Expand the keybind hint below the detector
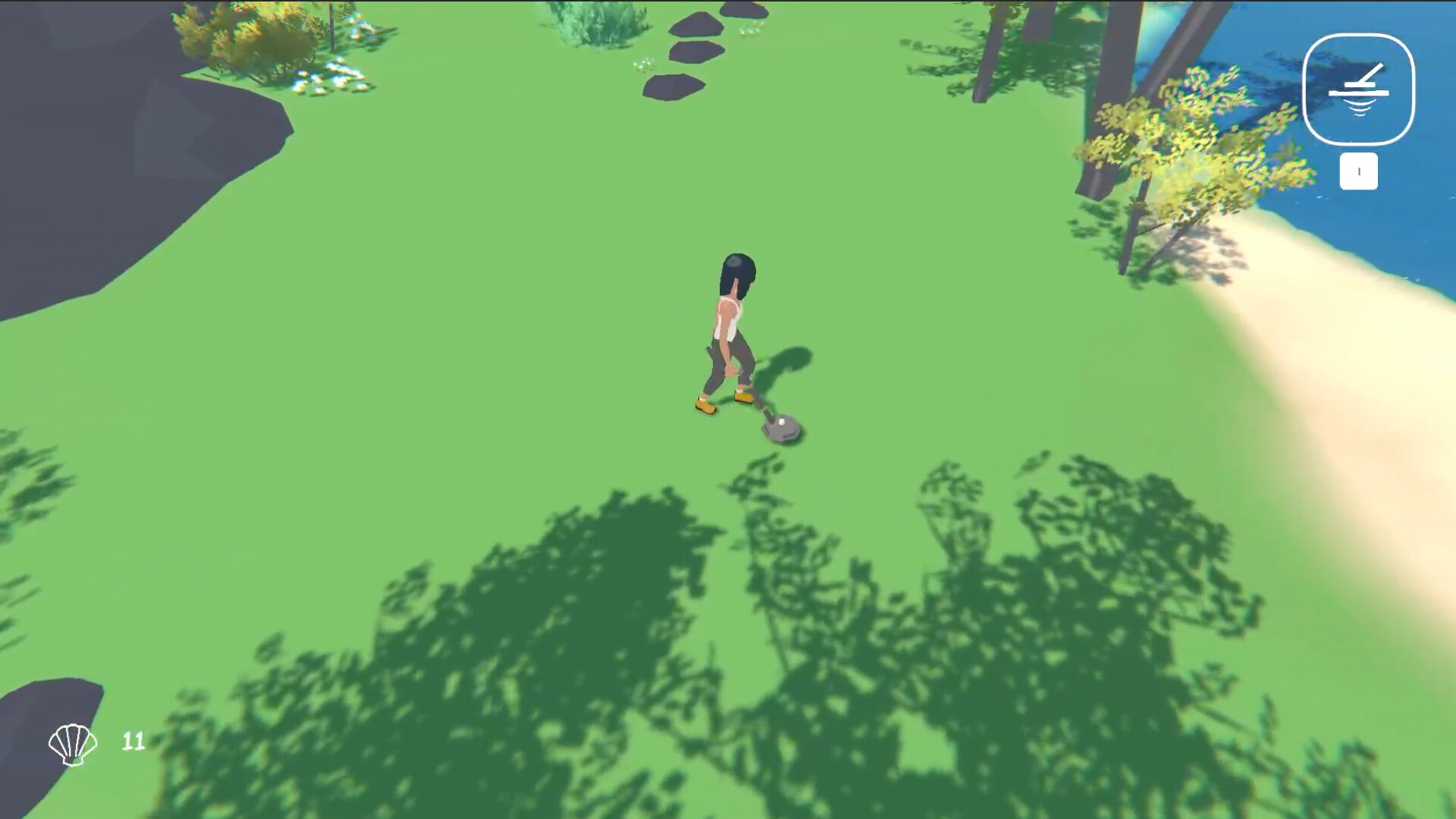The image size is (1456, 819). 1359,171
